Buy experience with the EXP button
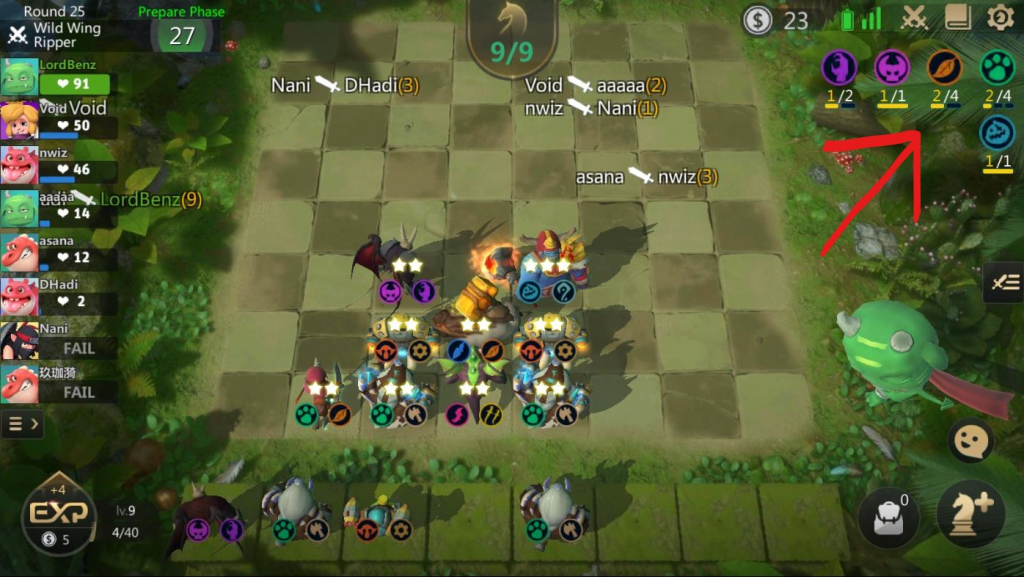This screenshot has height=577, width=1024. pos(58,514)
